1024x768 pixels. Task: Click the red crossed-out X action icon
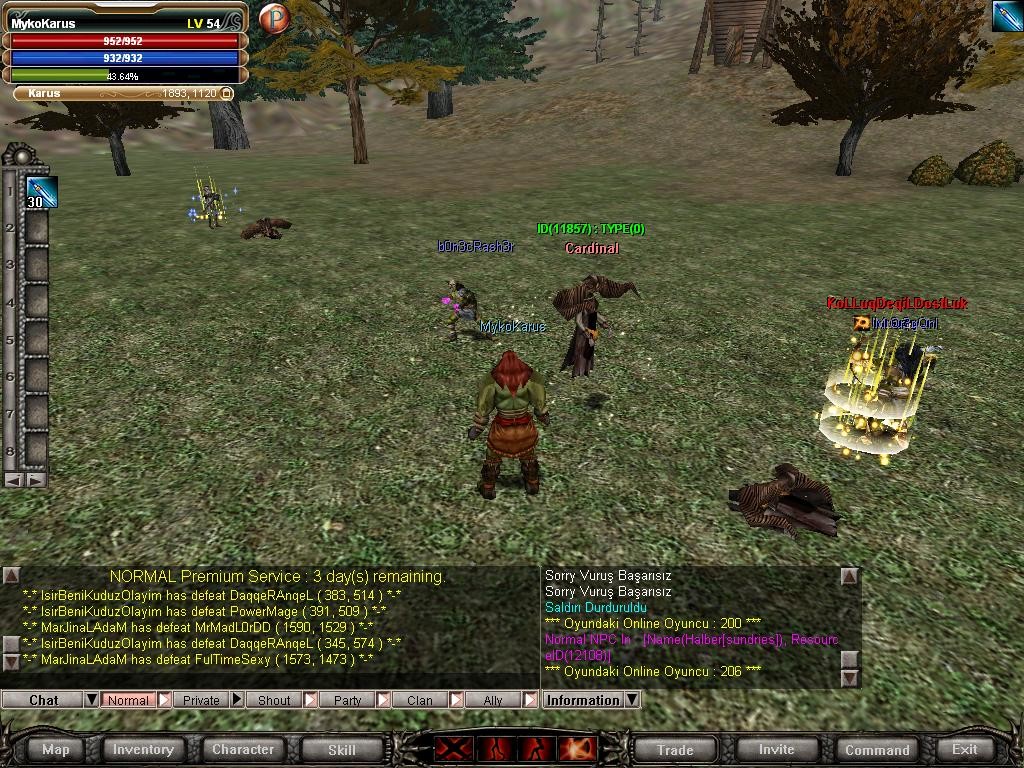[x=452, y=749]
